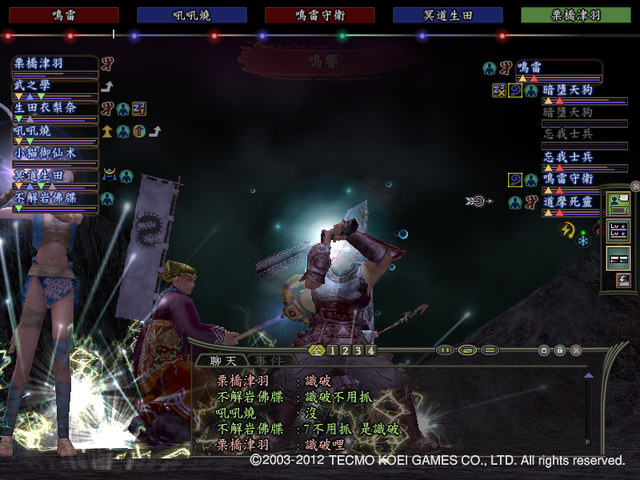Toggle the Lv level display option
This screenshot has width=640, height=480.
tap(618, 230)
